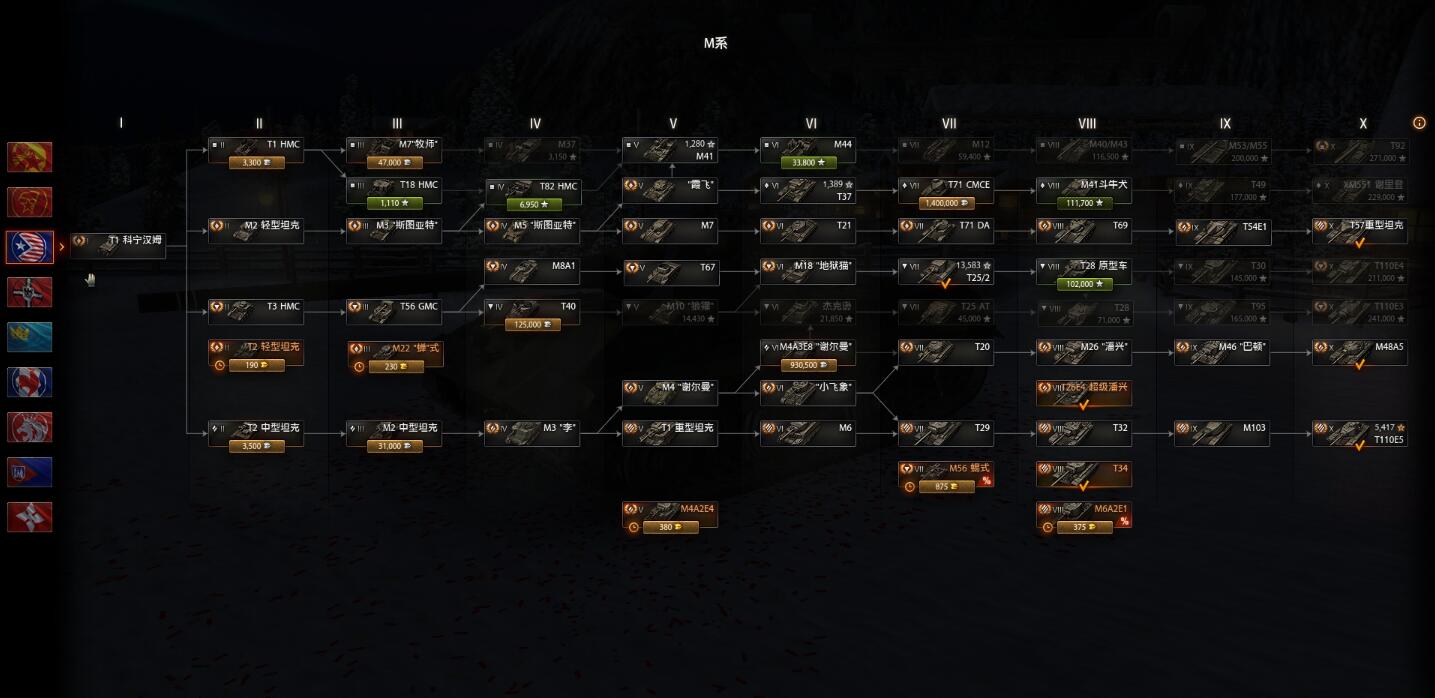Screen dimensions: 1435x698
Task: Choose the T54E1 tier IX tank
Action: click(1222, 232)
